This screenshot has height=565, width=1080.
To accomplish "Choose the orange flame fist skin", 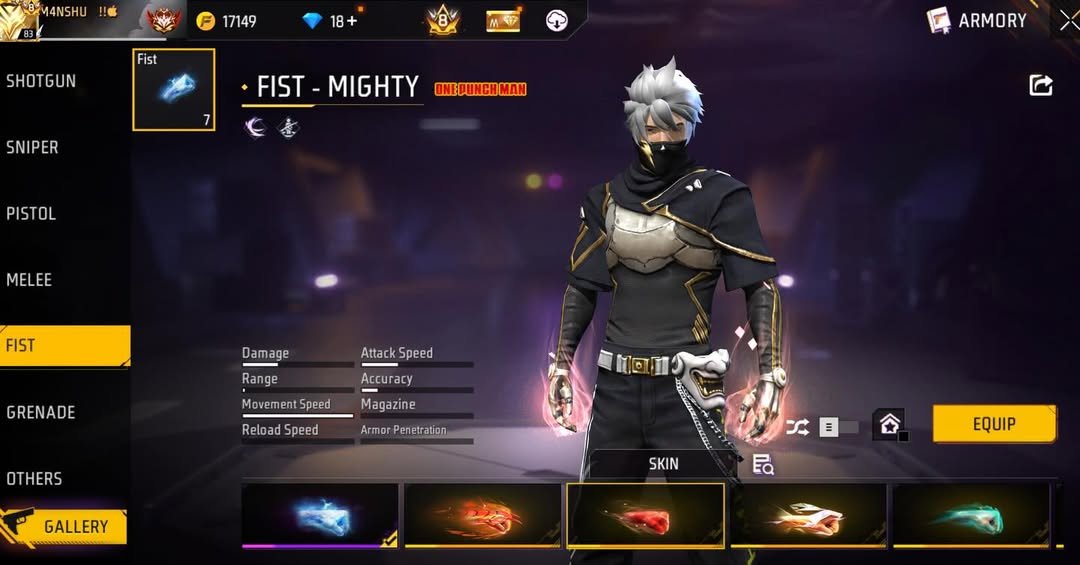I will (482, 516).
